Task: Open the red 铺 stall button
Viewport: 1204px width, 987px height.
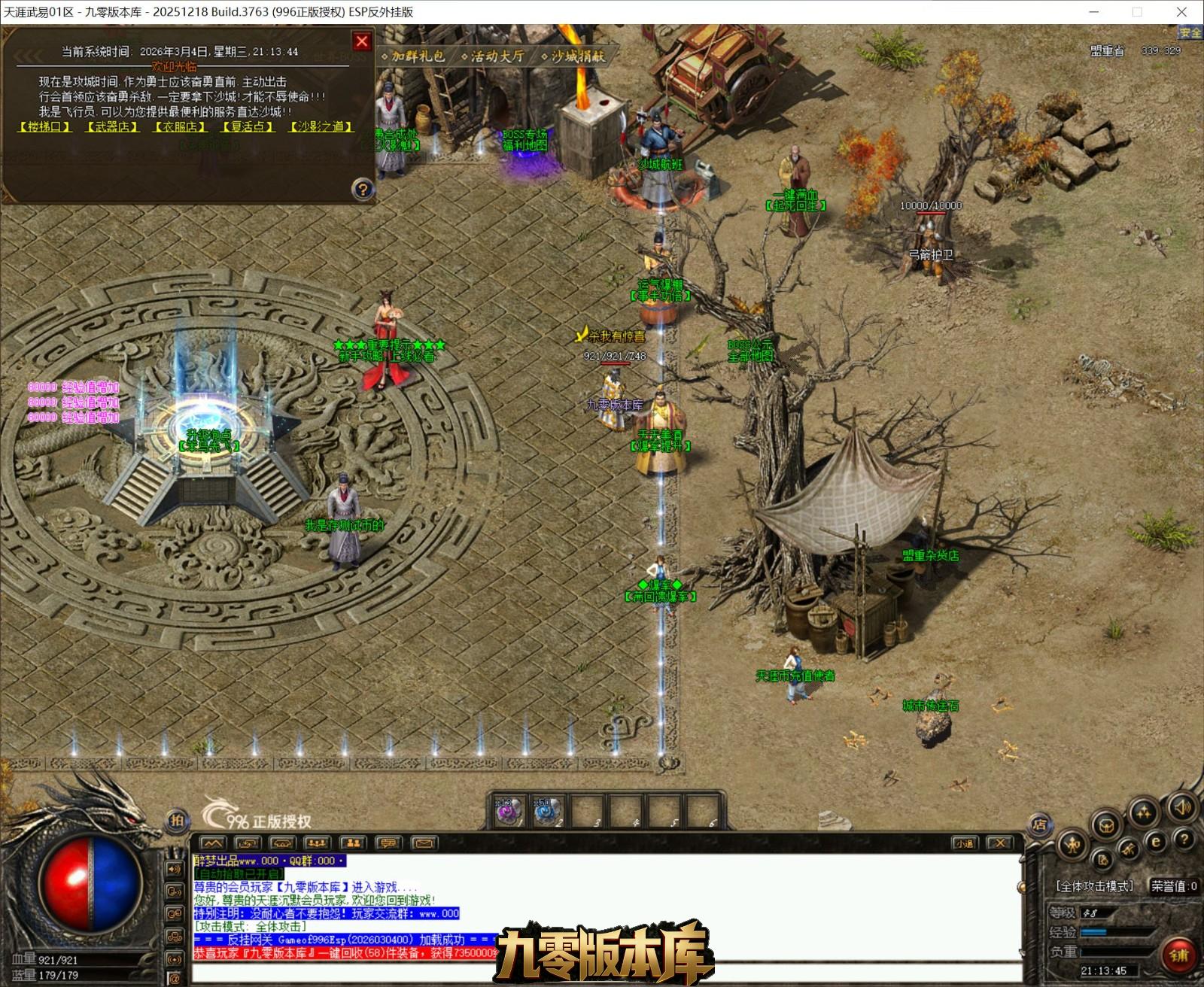Action: 1178,955
